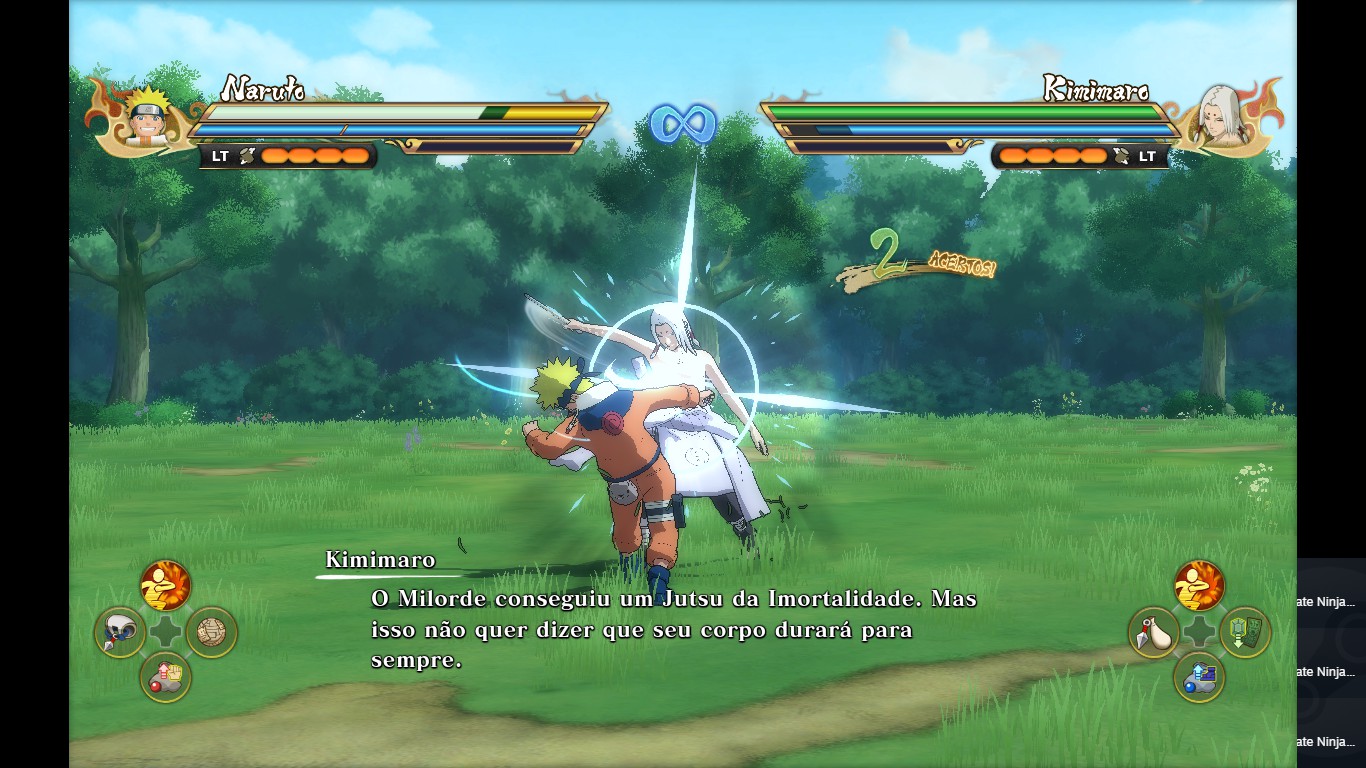Select Kimimaro's blue defense-up rock item

pos(1198,677)
